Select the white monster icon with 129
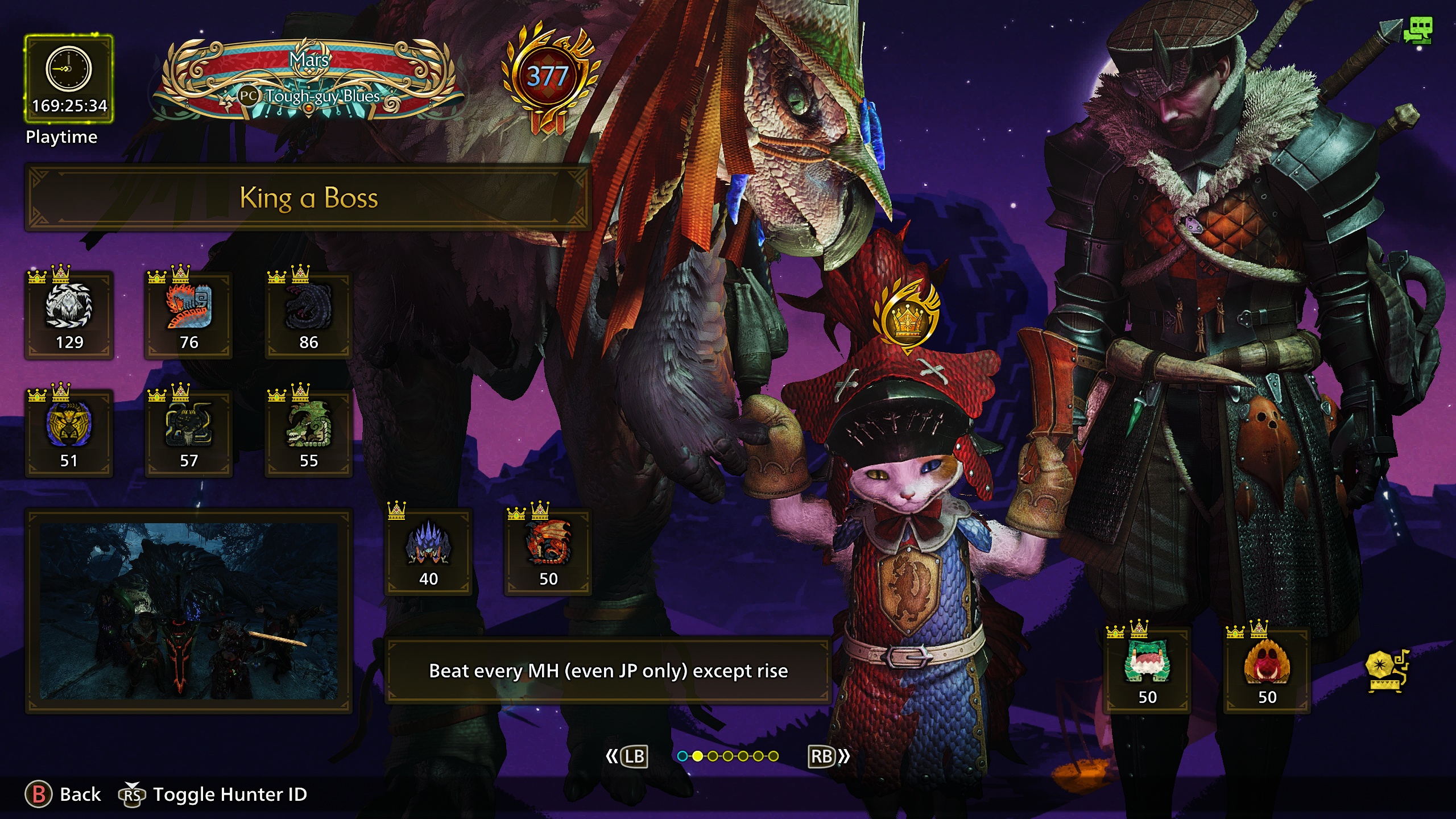The image size is (1456, 819). 69,315
